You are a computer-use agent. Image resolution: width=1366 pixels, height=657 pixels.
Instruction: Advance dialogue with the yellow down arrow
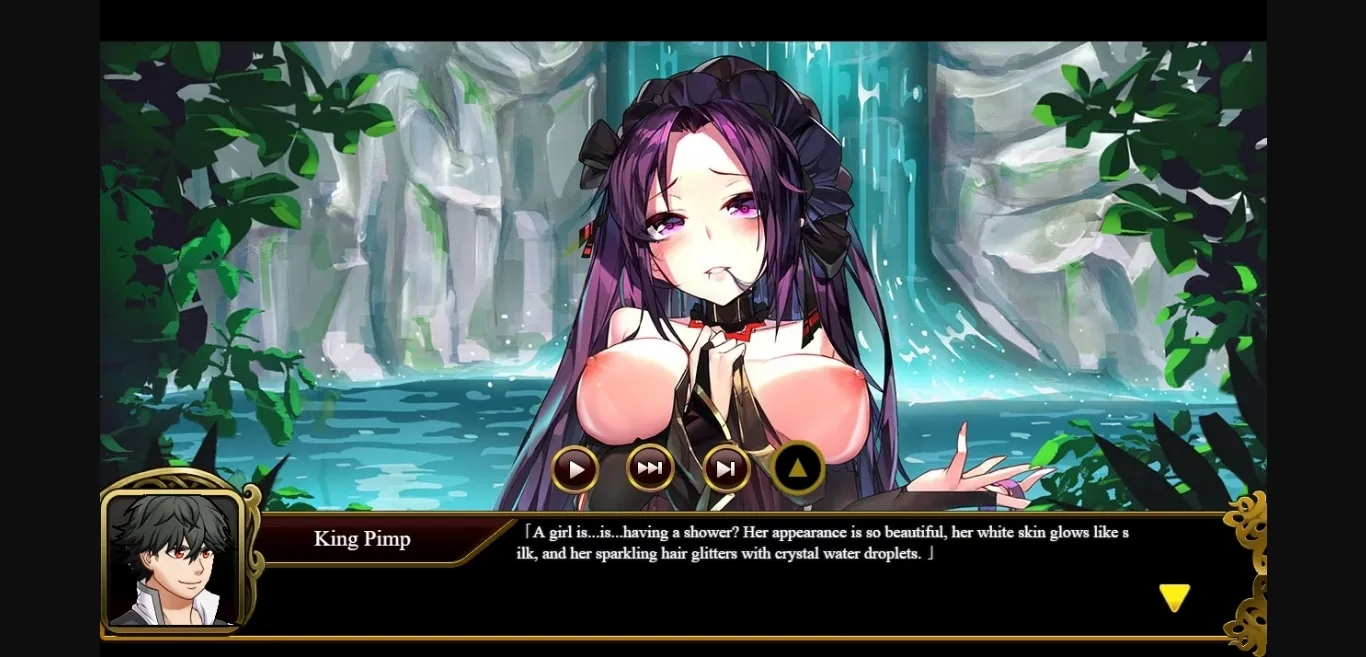tap(1174, 597)
